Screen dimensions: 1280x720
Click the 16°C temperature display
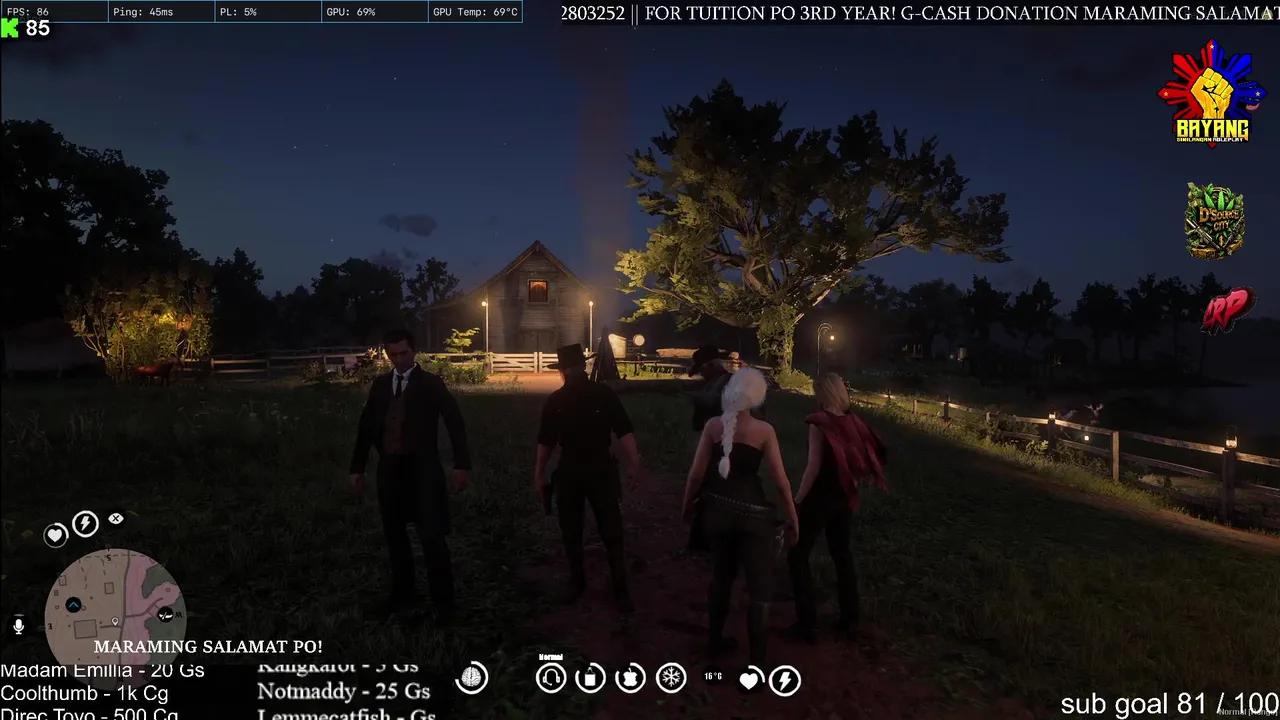click(x=713, y=676)
